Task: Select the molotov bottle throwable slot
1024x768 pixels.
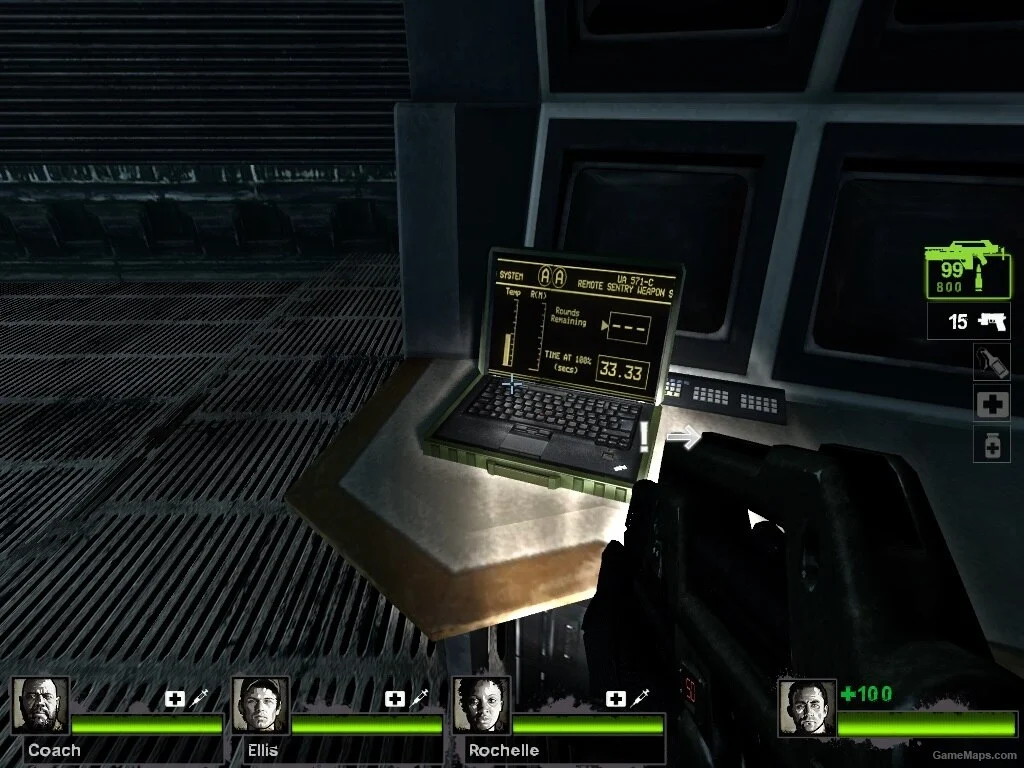Action: pyautogui.click(x=991, y=362)
